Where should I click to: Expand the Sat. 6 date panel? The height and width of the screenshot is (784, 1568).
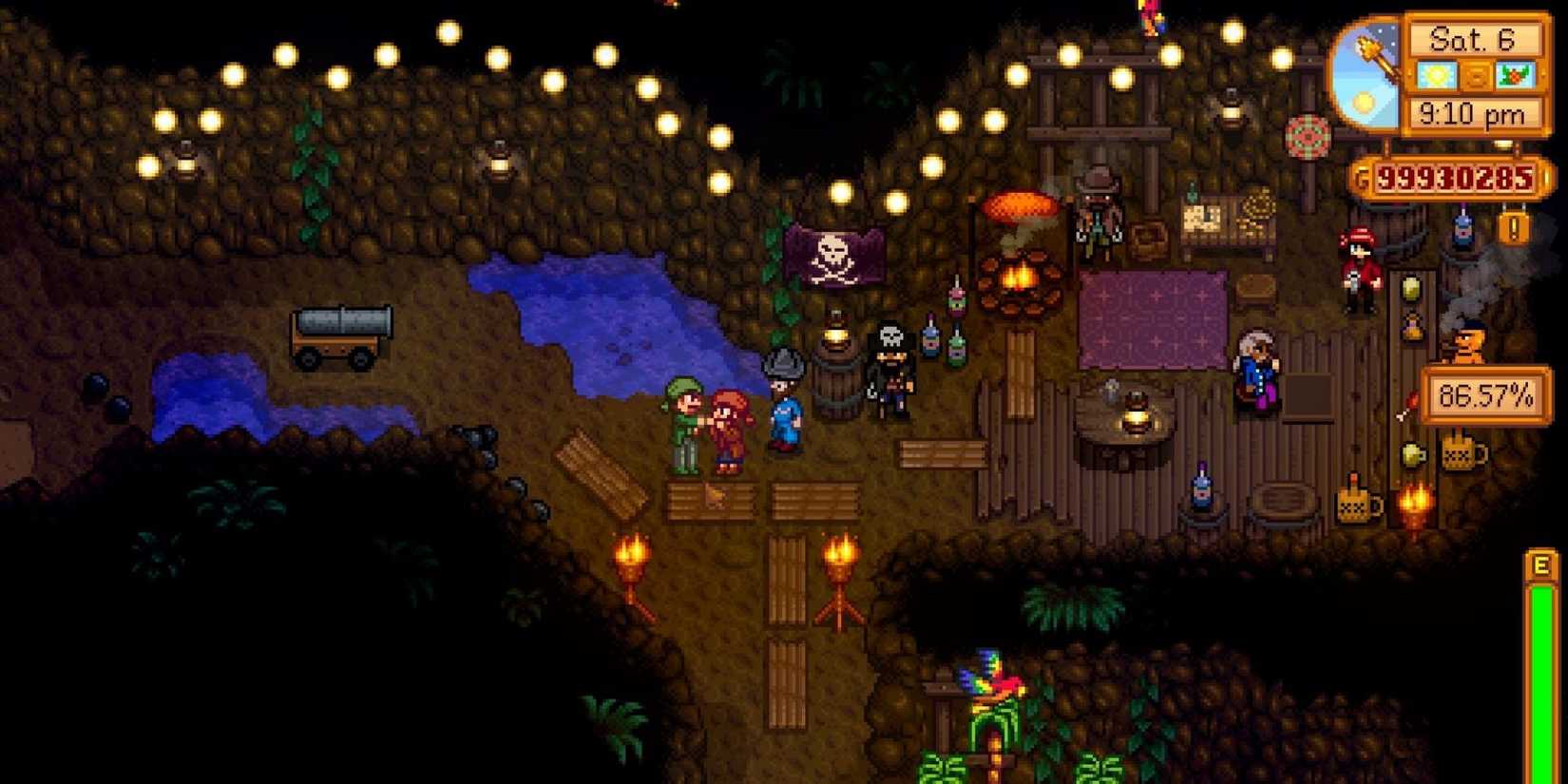[1475, 40]
